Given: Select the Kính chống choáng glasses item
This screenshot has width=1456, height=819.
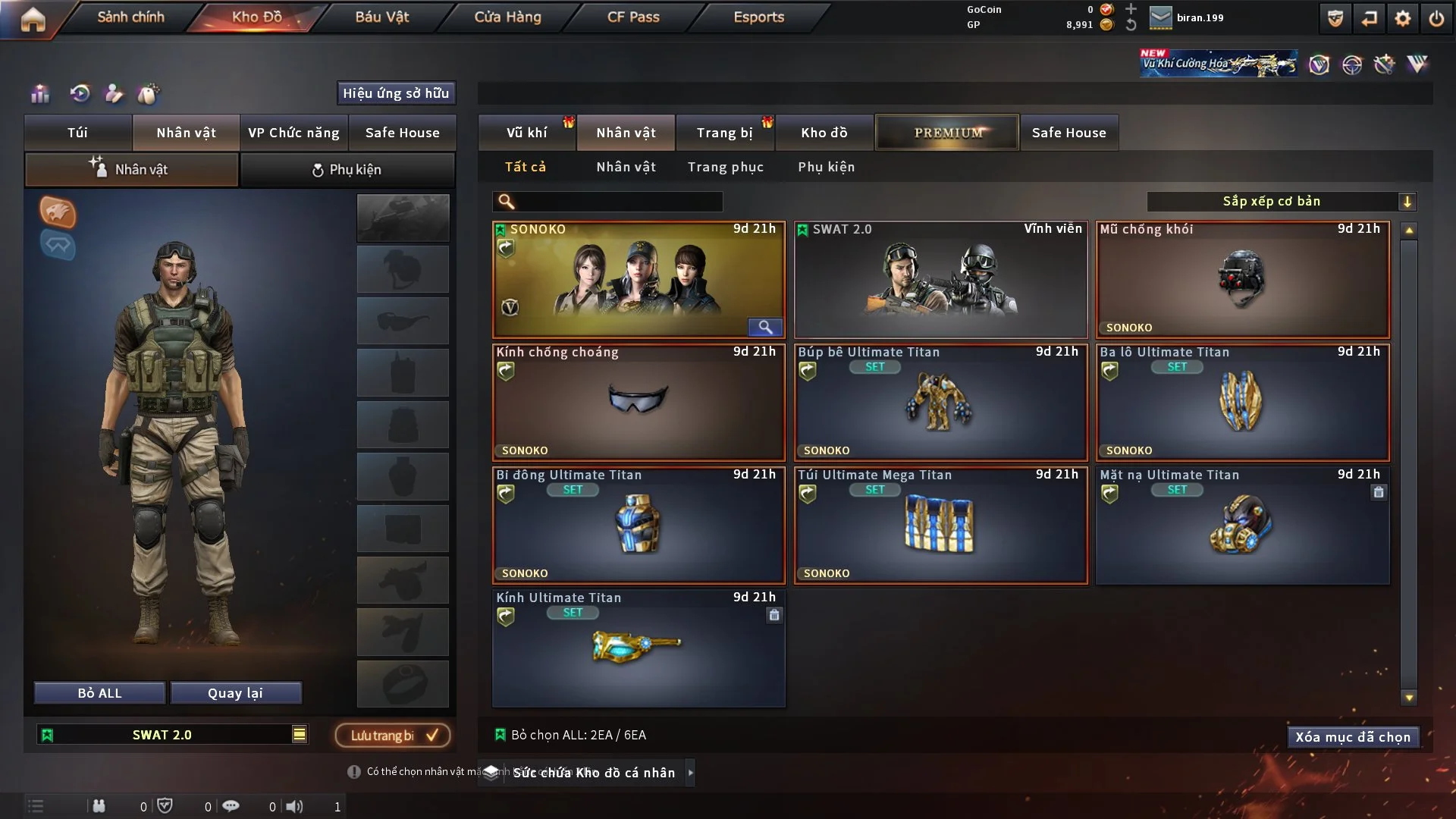Looking at the screenshot, I should click(639, 403).
